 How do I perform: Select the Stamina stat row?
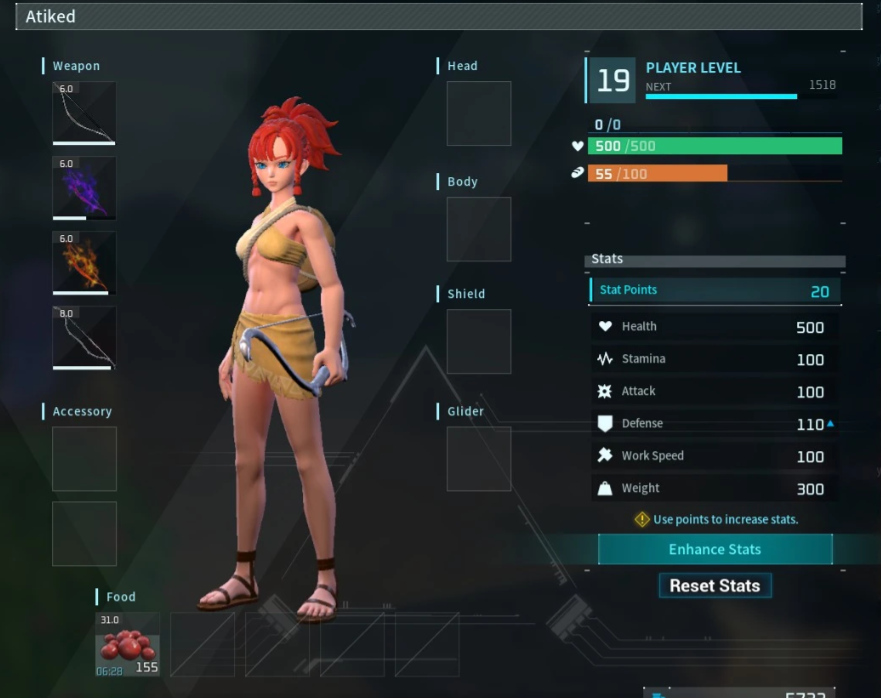tap(715, 359)
